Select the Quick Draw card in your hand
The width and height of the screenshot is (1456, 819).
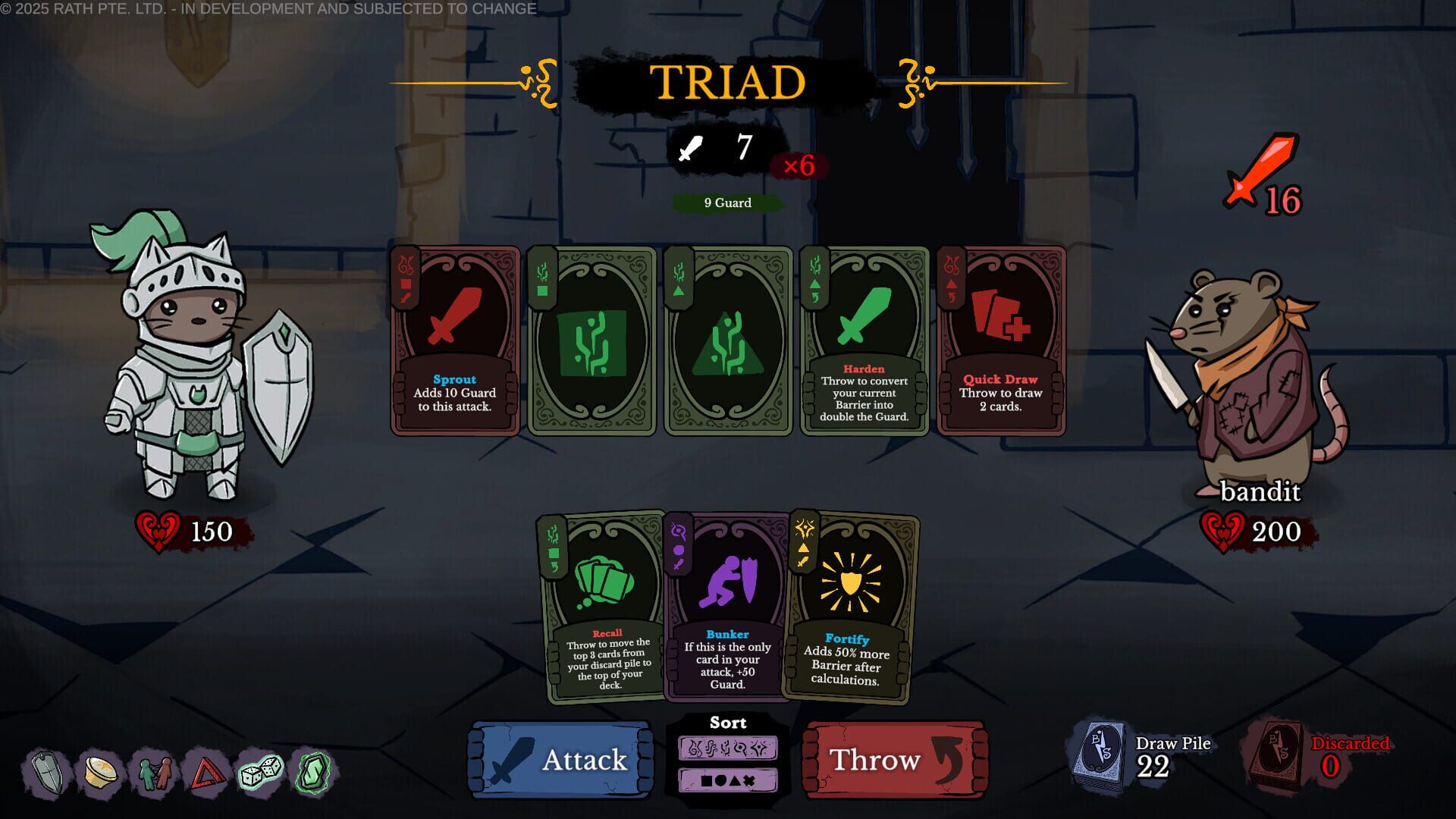(1000, 341)
